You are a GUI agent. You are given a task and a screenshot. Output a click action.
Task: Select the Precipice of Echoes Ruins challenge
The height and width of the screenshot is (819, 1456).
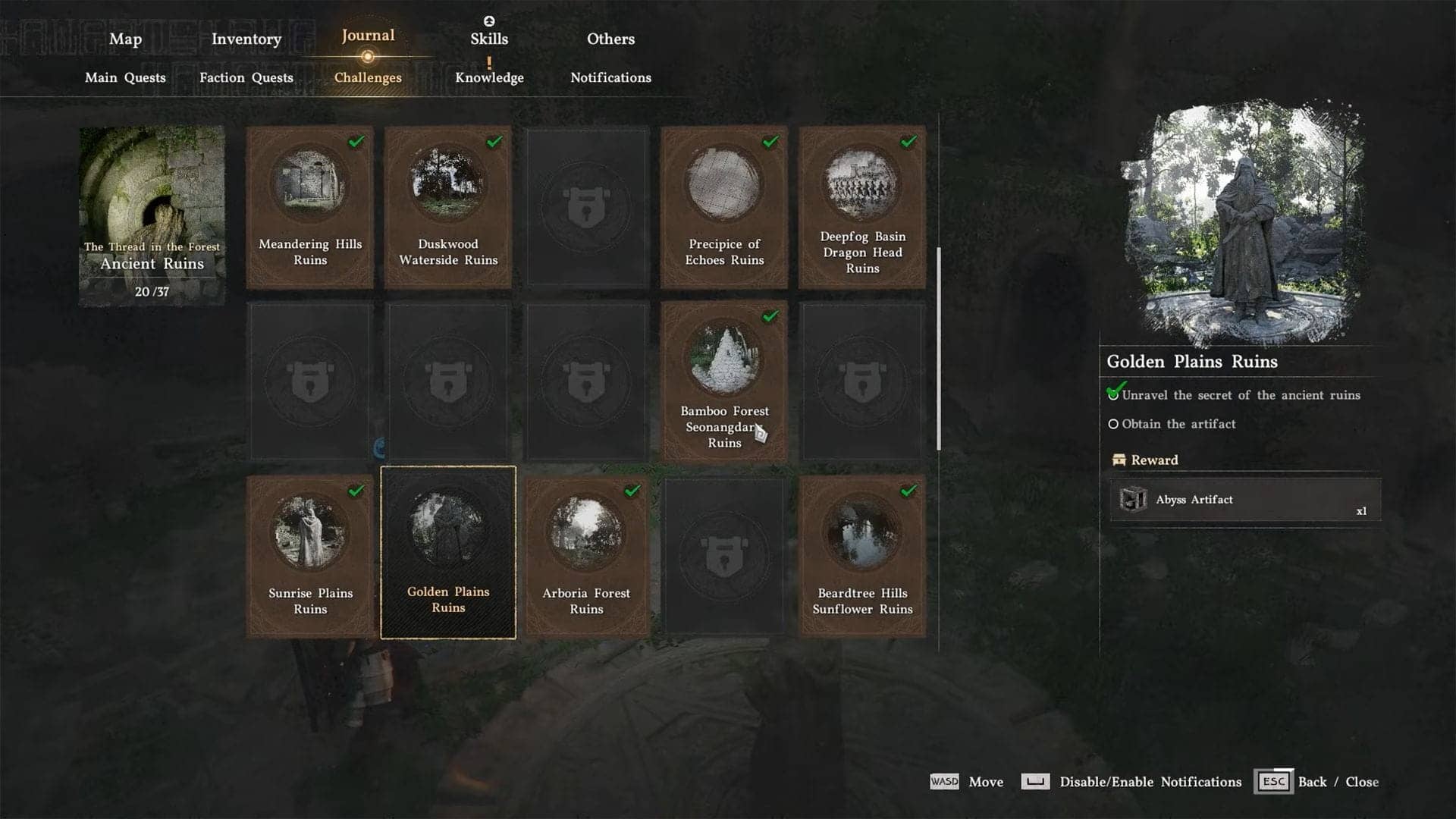[x=723, y=207]
